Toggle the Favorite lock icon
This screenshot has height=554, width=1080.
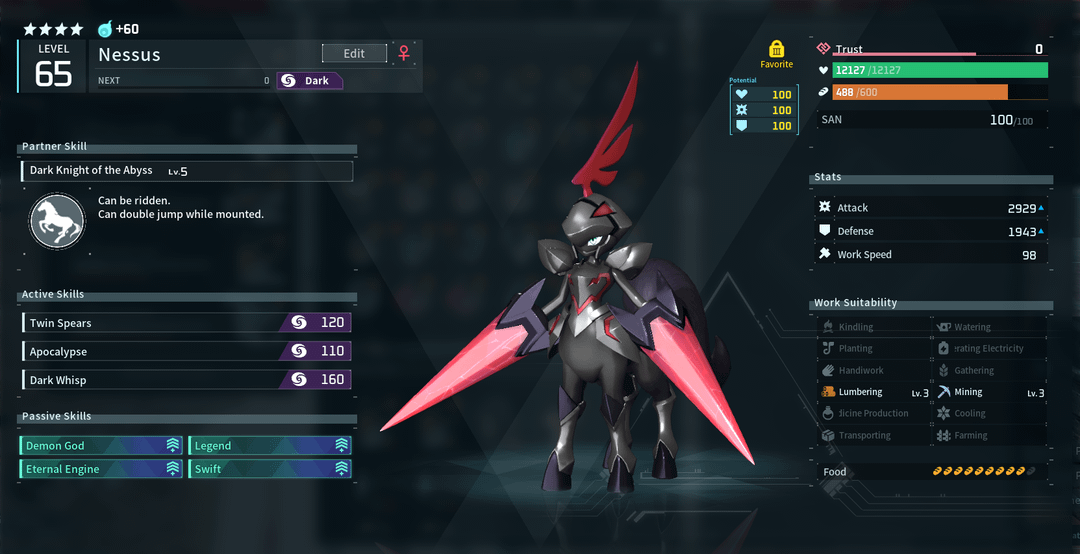777,49
